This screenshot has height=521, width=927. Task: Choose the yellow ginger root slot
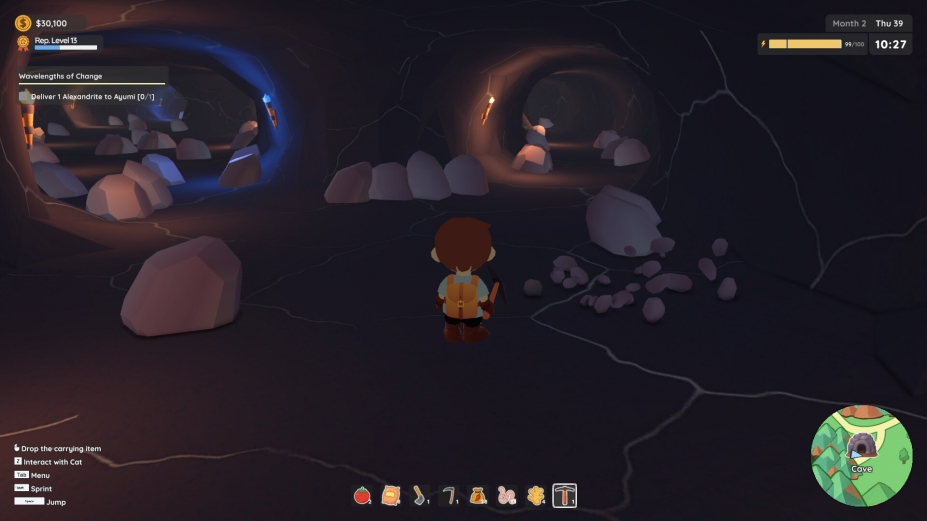pos(535,495)
